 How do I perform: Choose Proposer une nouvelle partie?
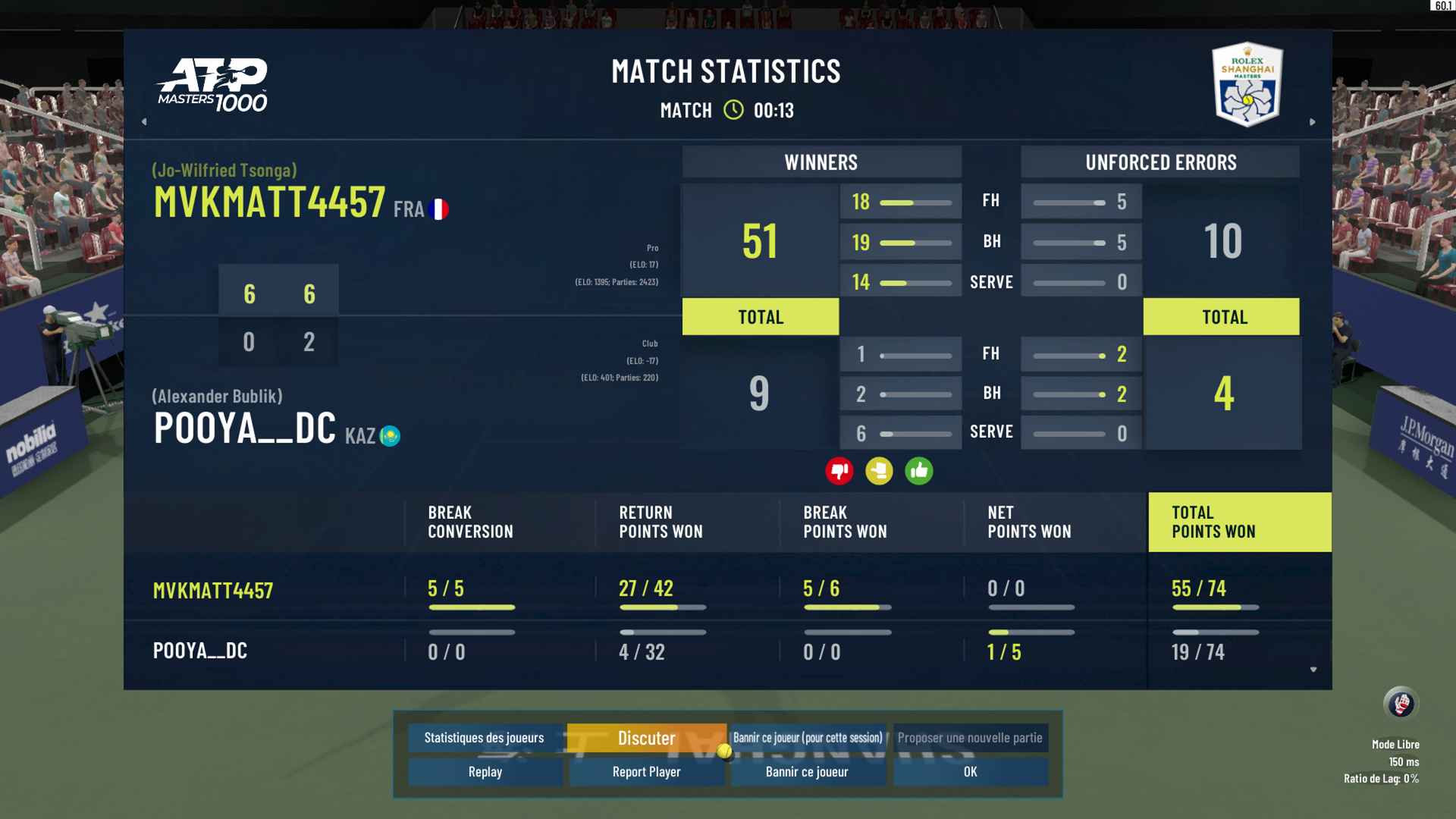point(970,738)
